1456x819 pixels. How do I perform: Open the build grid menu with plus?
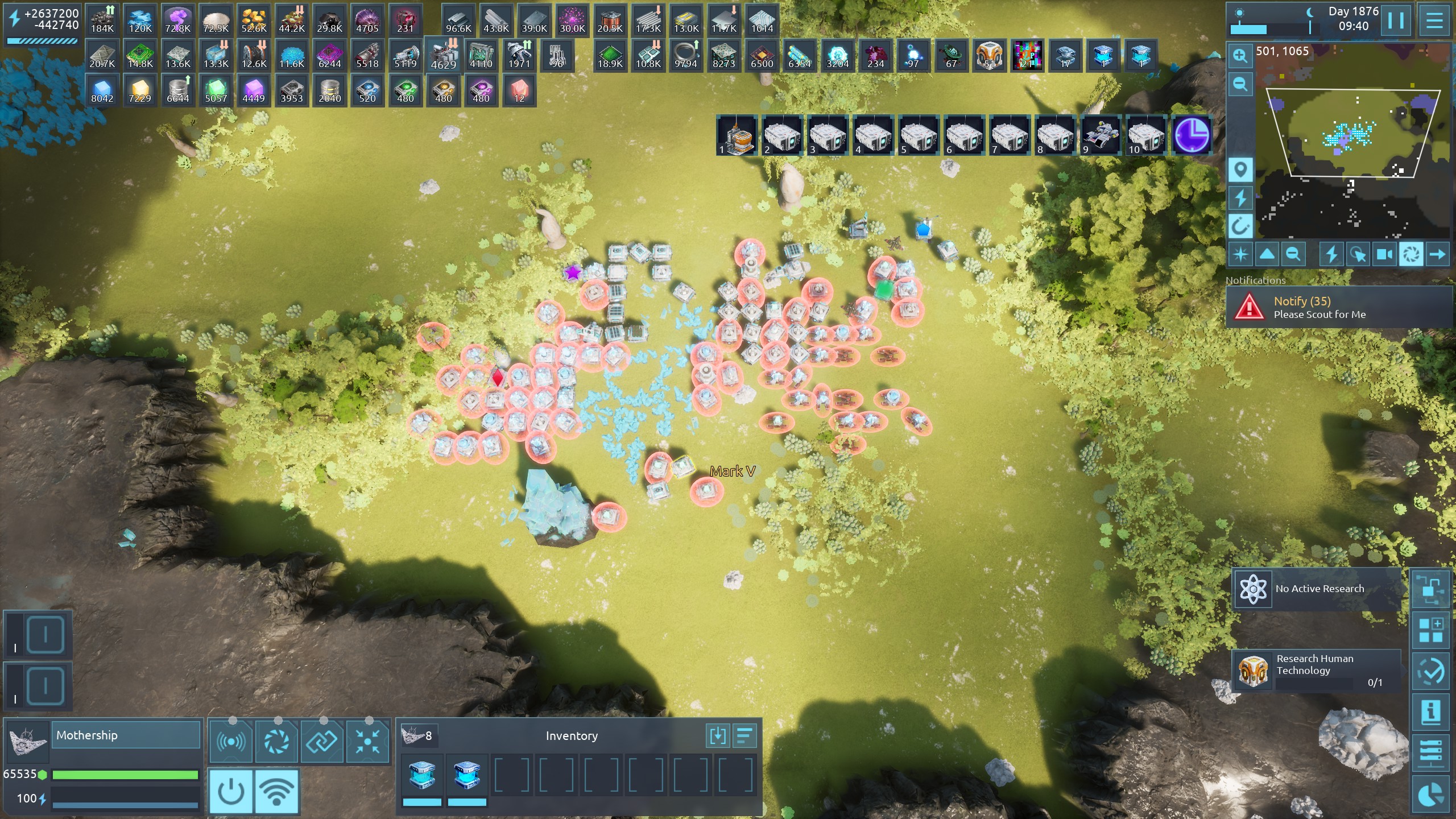tap(1431, 630)
